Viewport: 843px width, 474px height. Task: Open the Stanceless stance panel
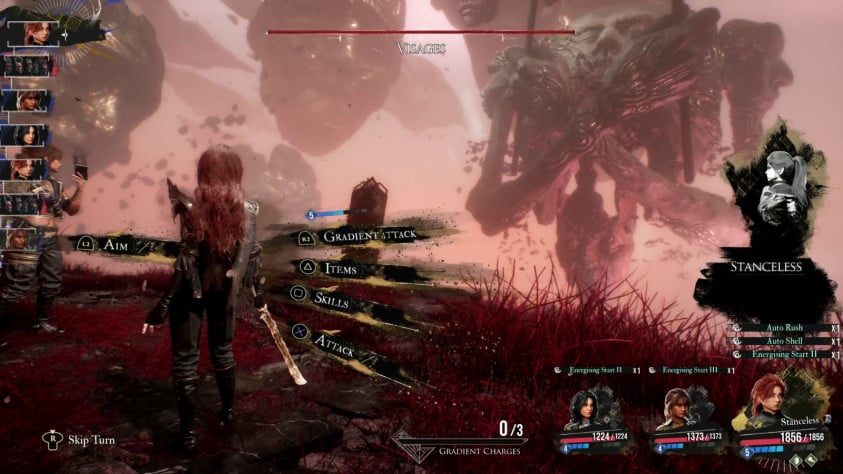coord(766,267)
